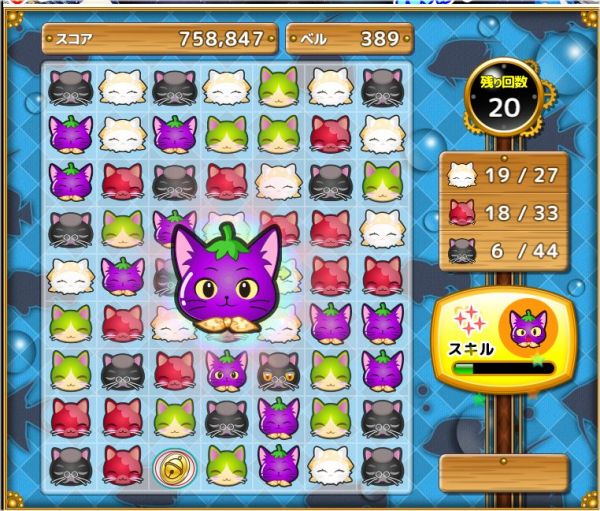Select the small open-eyed purple cat tile
Viewport: 600px width, 511px height.
coord(226,371)
